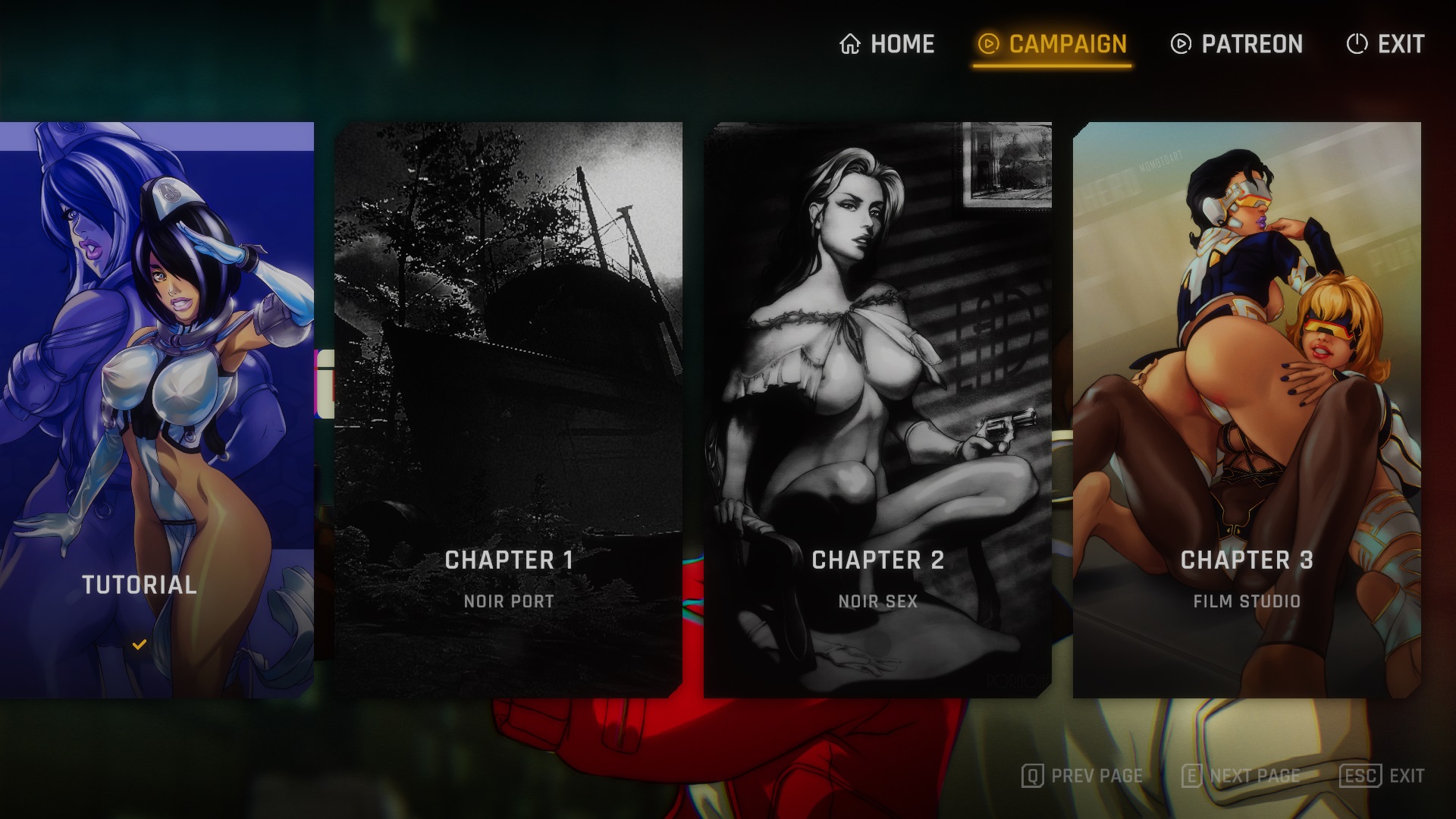The height and width of the screenshot is (819, 1456).
Task: Choose the Chapter 1 Noir Port card
Action: click(x=508, y=409)
